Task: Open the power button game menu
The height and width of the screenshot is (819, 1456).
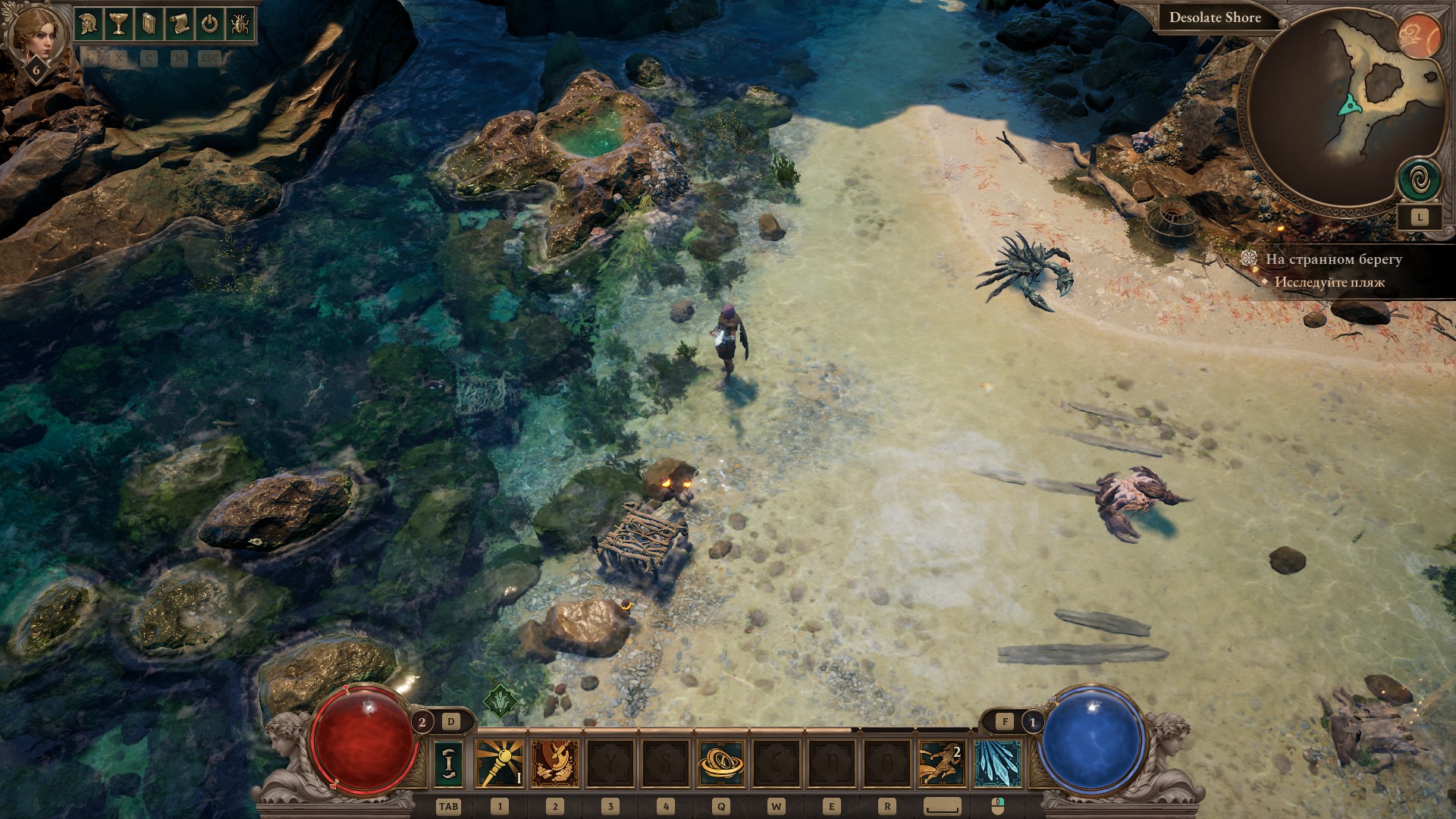Action: point(209,24)
